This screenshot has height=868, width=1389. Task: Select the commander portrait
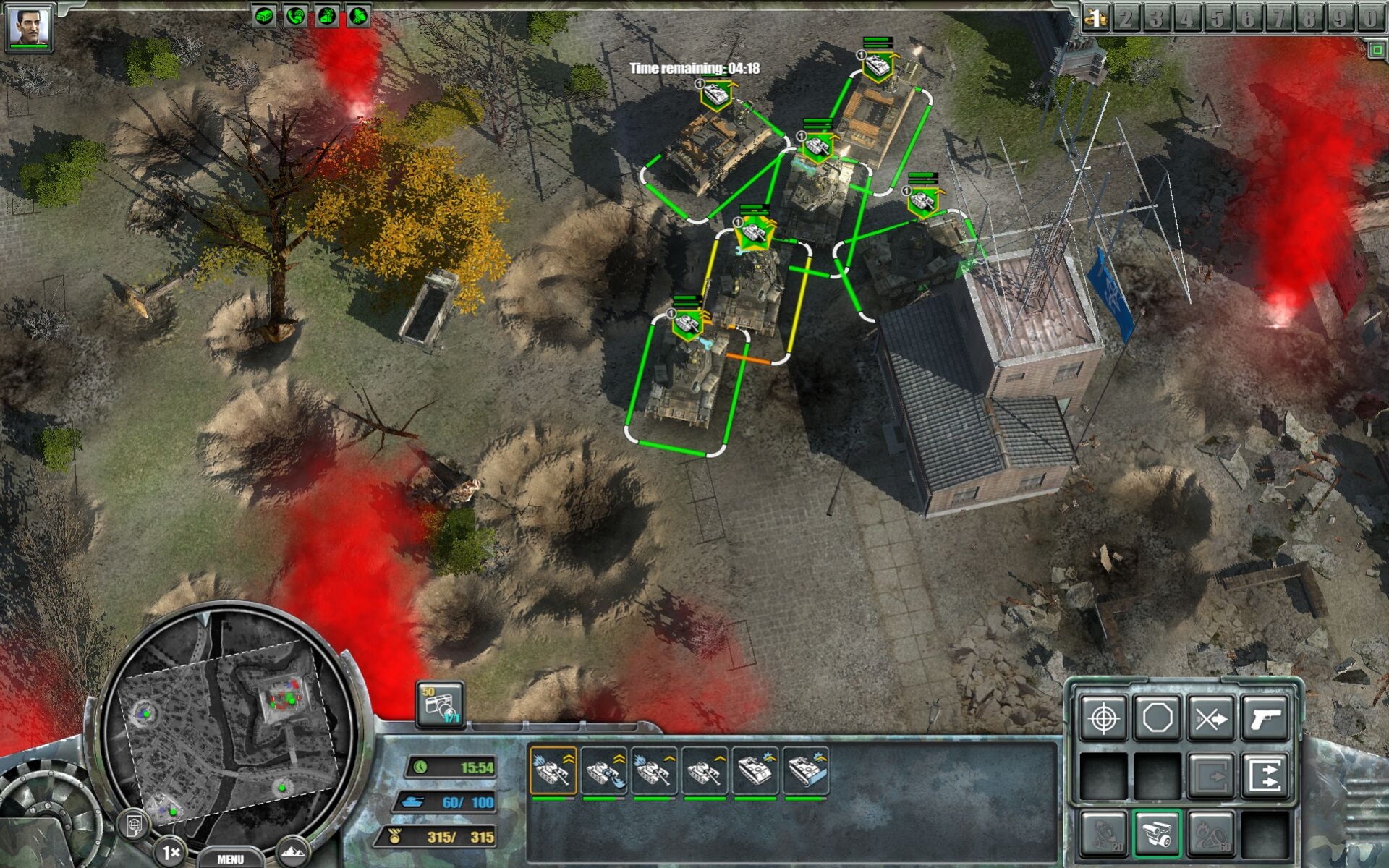tap(29, 27)
